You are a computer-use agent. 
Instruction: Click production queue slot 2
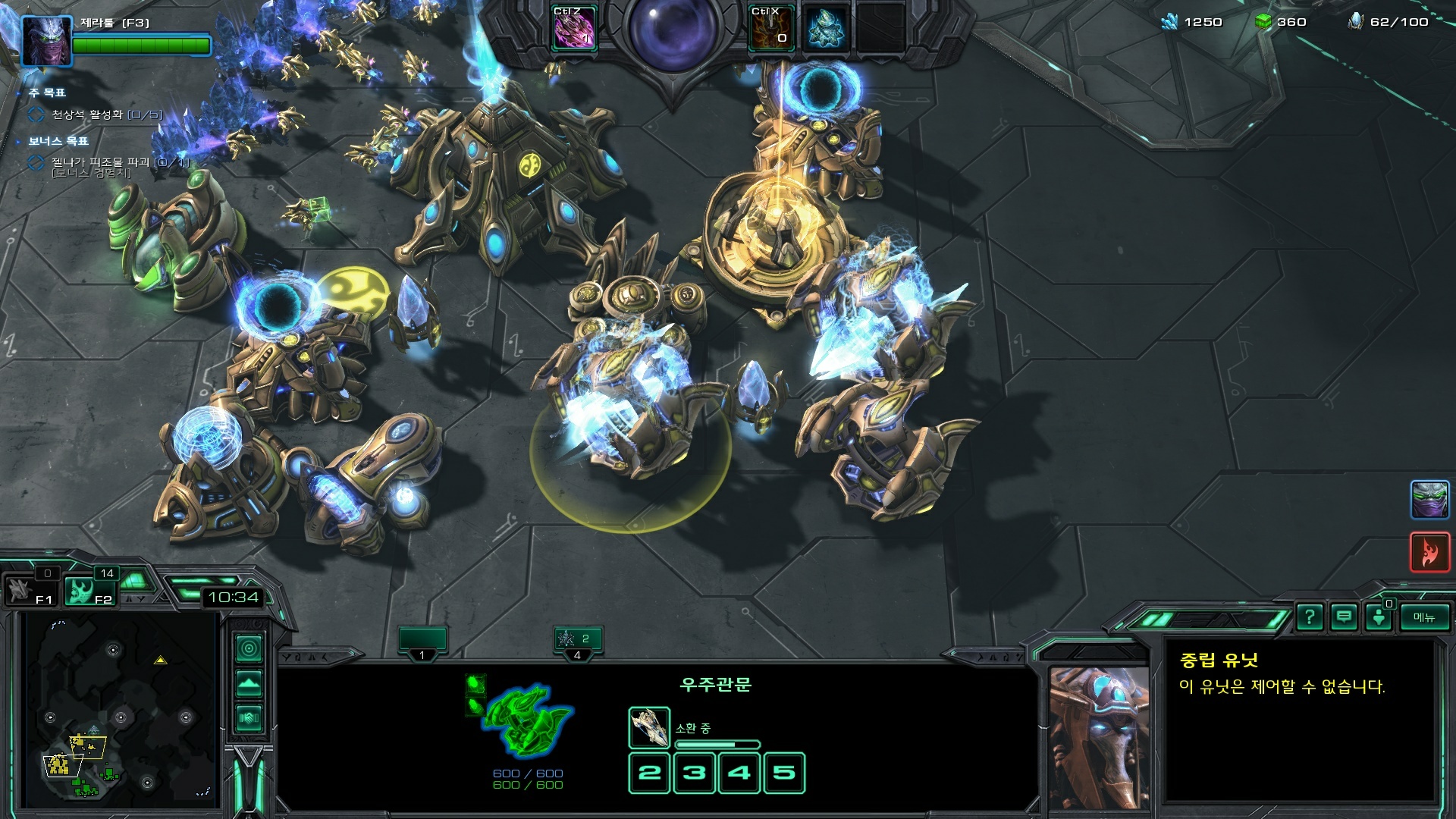649,773
